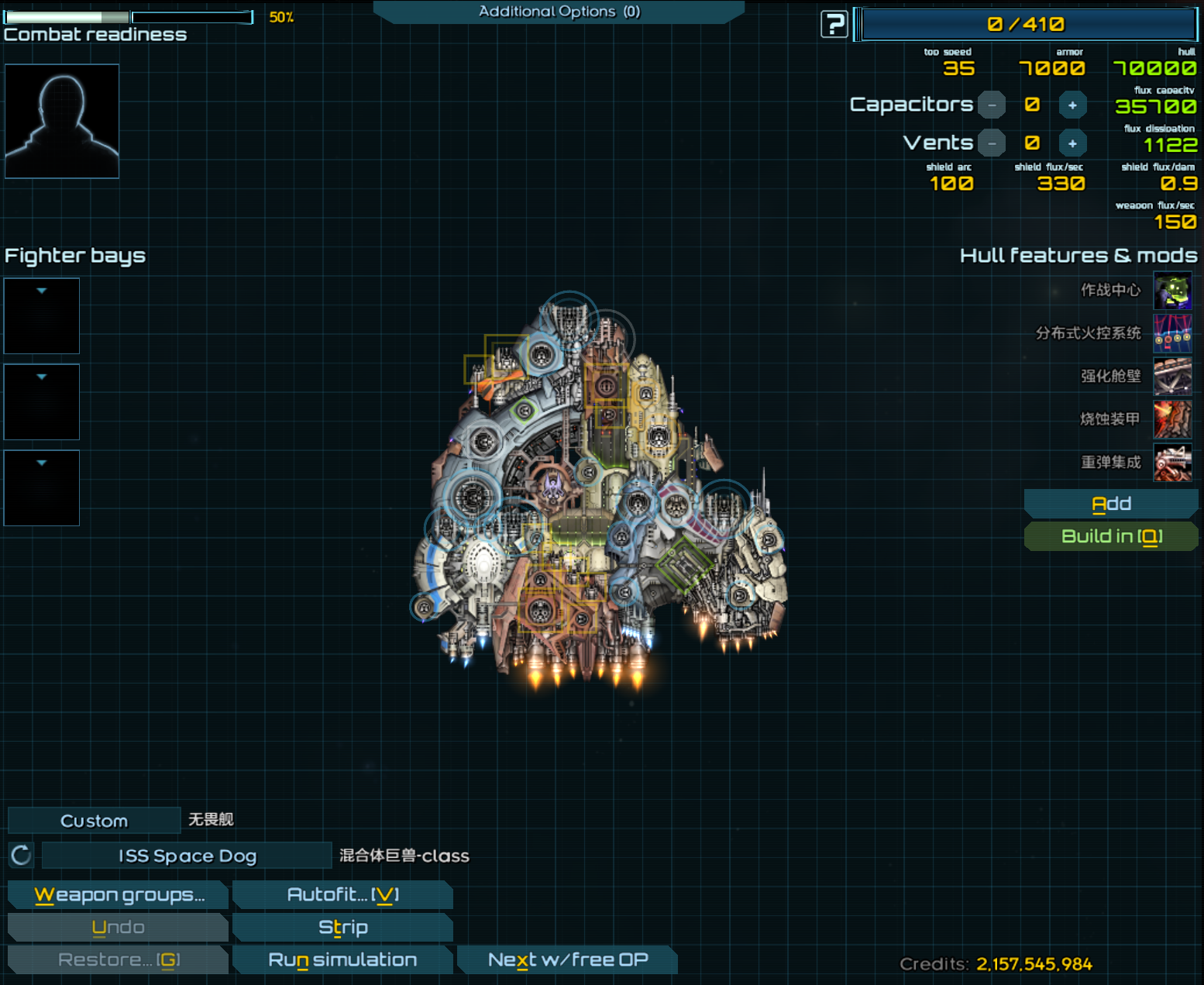Select the 作战中心 hull mod icon
This screenshot has width=1204, height=985.
(x=1172, y=291)
